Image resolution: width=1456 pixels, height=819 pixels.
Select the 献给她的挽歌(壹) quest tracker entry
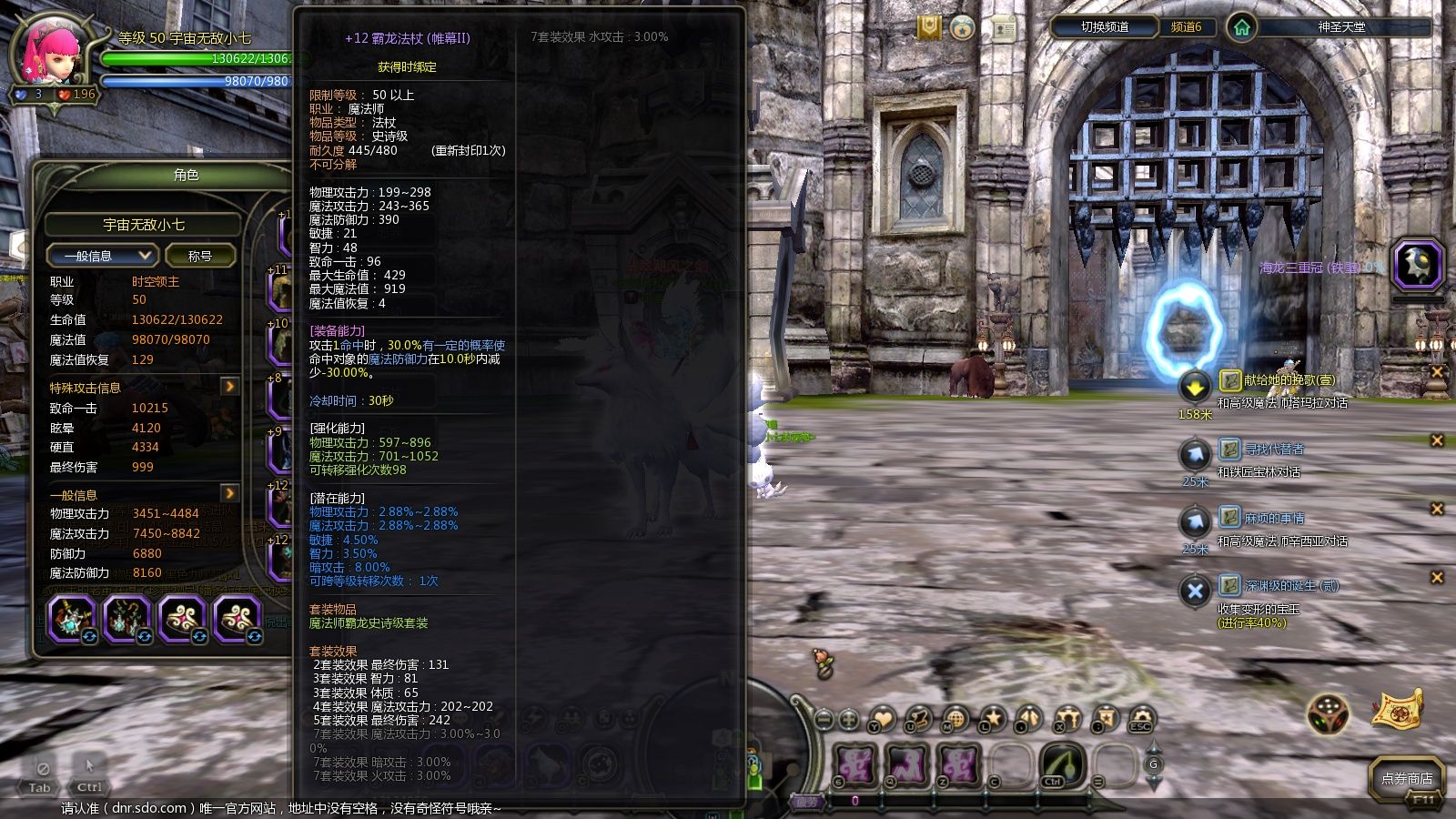[1289, 379]
